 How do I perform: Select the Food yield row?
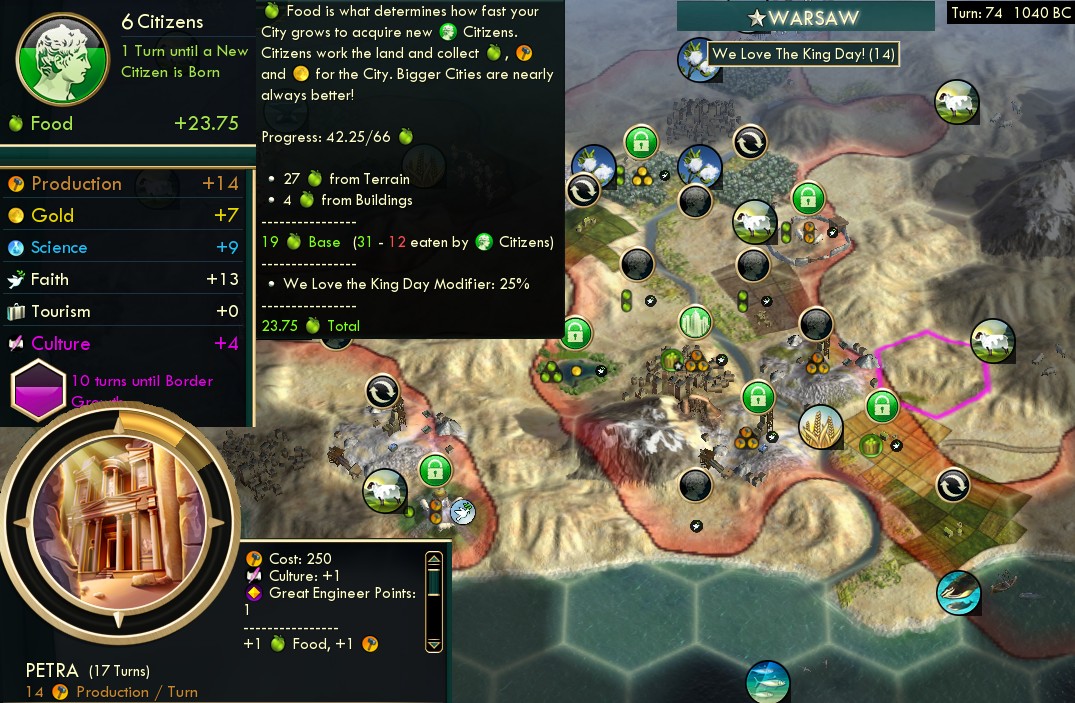click(x=125, y=124)
